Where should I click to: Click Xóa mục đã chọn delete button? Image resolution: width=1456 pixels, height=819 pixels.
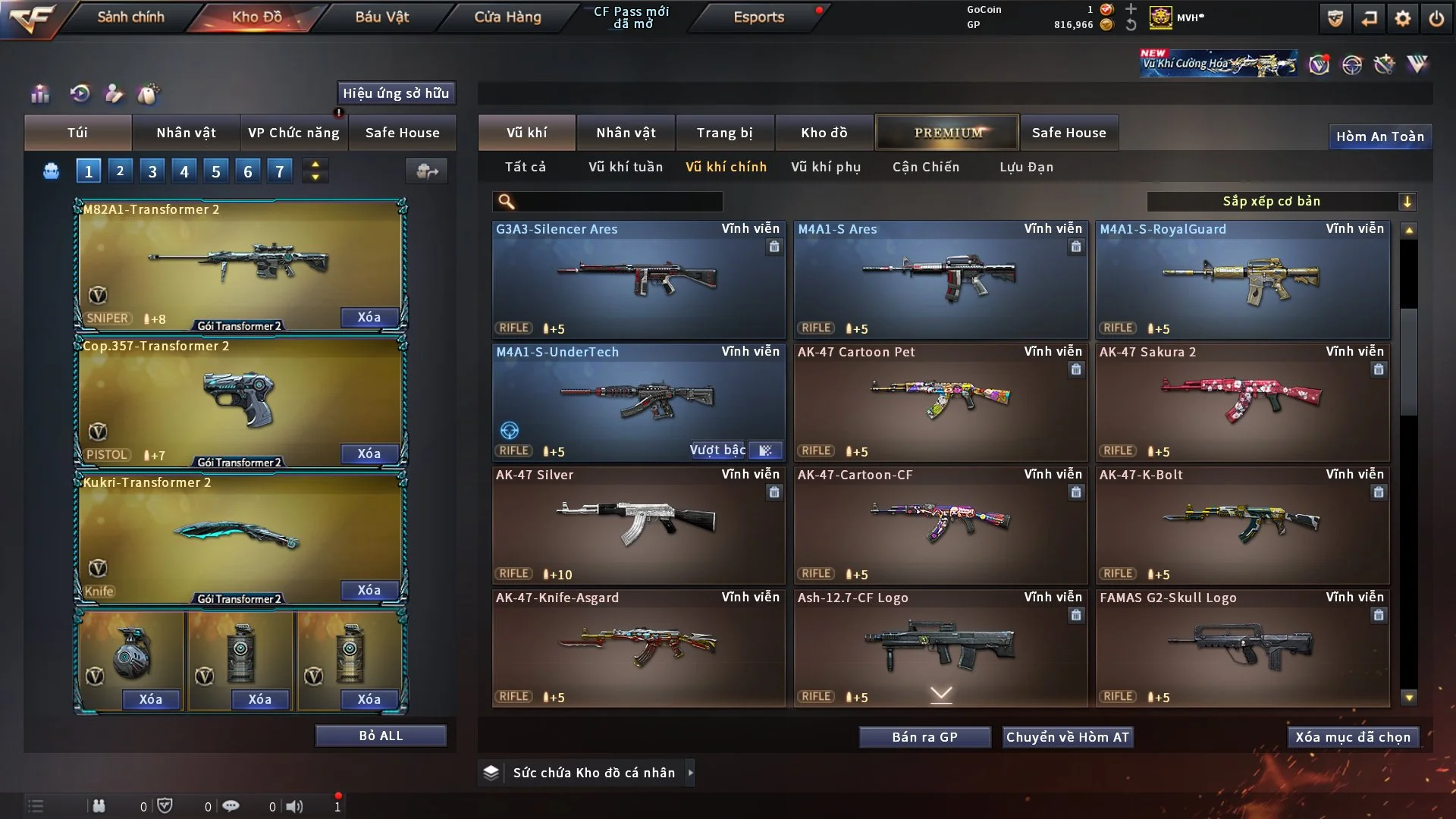point(1352,737)
